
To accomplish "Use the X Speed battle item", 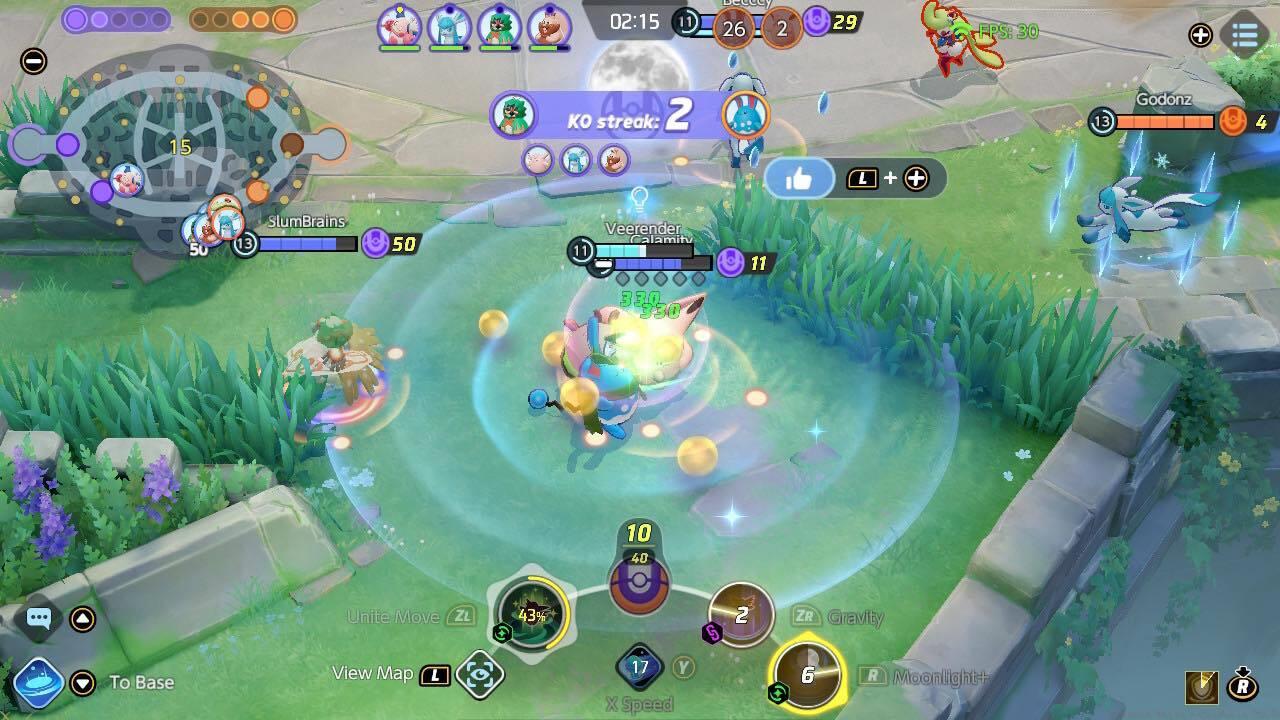I will pyautogui.click(x=638, y=665).
